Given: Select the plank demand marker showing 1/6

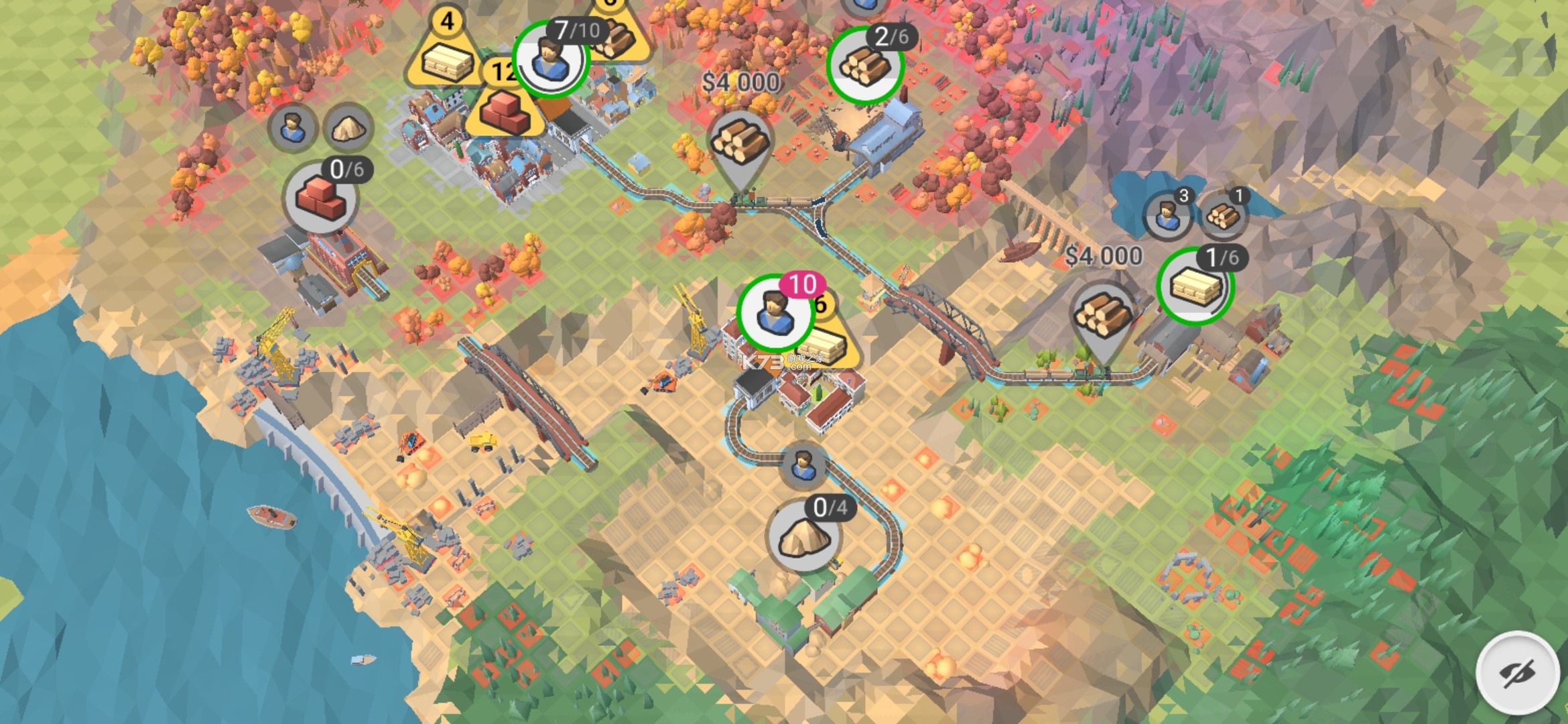Looking at the screenshot, I should point(1195,286).
